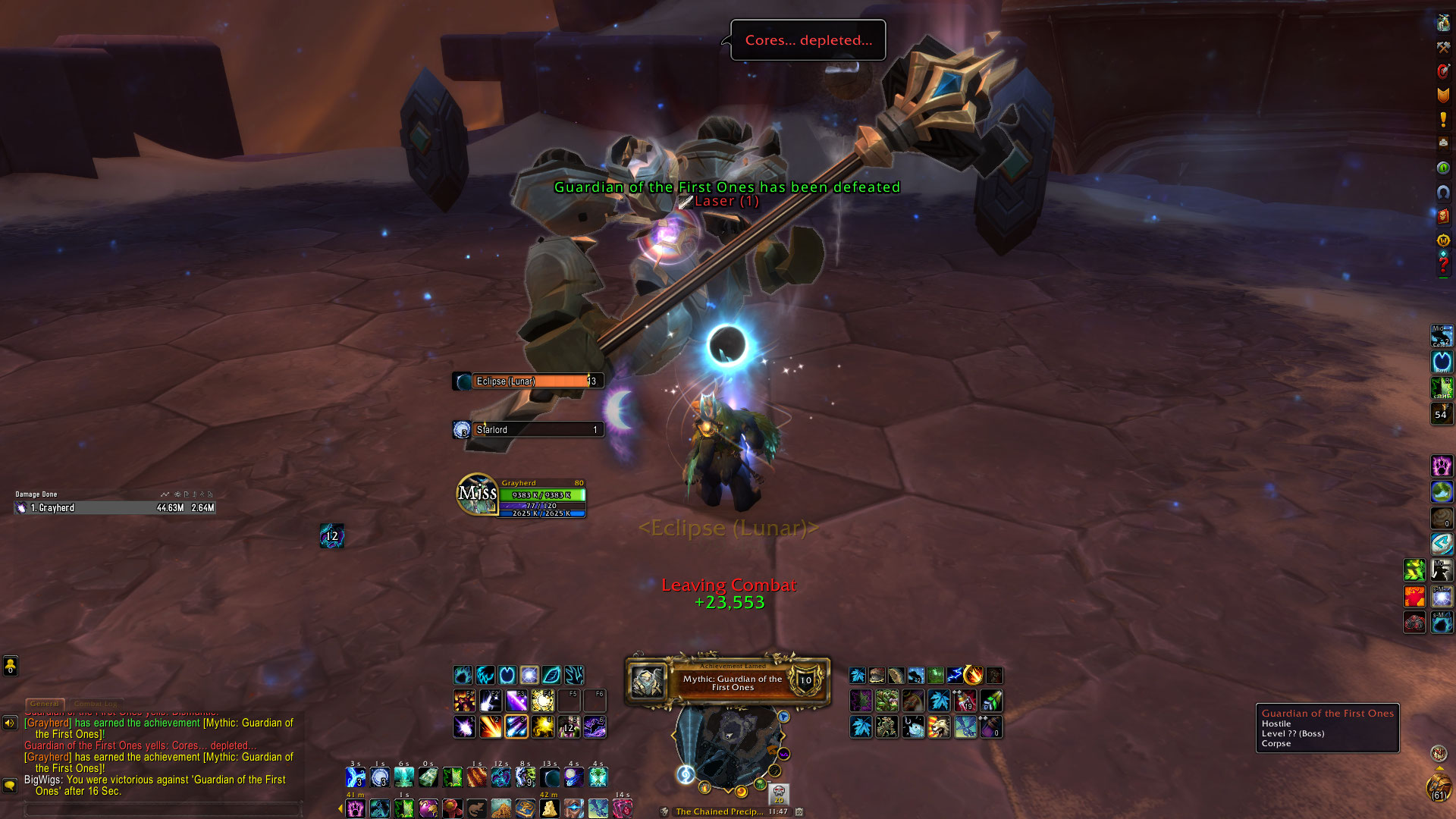Open the red skull Adventure Guide book
The width and height of the screenshot is (1456, 819).
(1443, 216)
